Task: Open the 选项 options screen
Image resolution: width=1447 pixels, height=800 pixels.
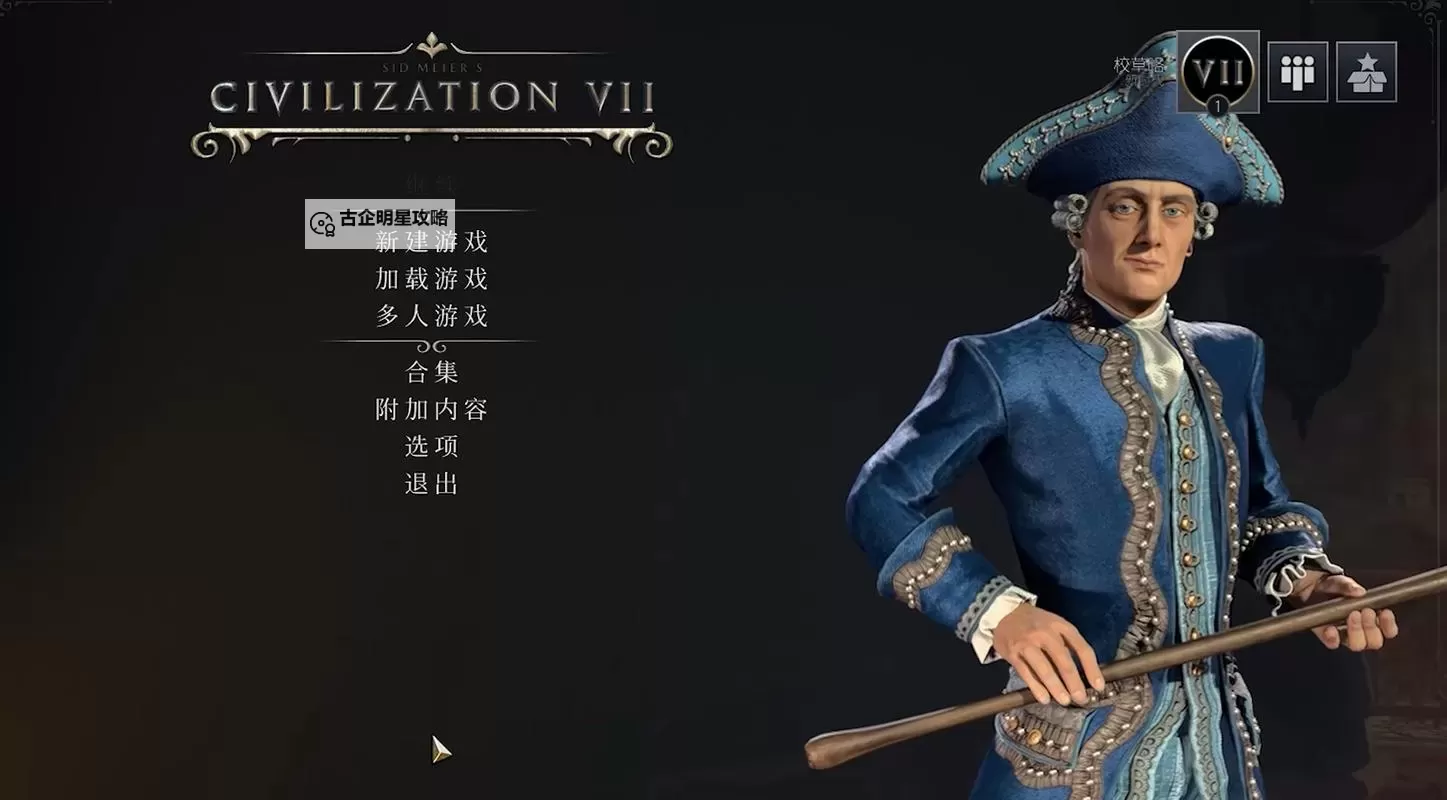Action: click(x=432, y=446)
